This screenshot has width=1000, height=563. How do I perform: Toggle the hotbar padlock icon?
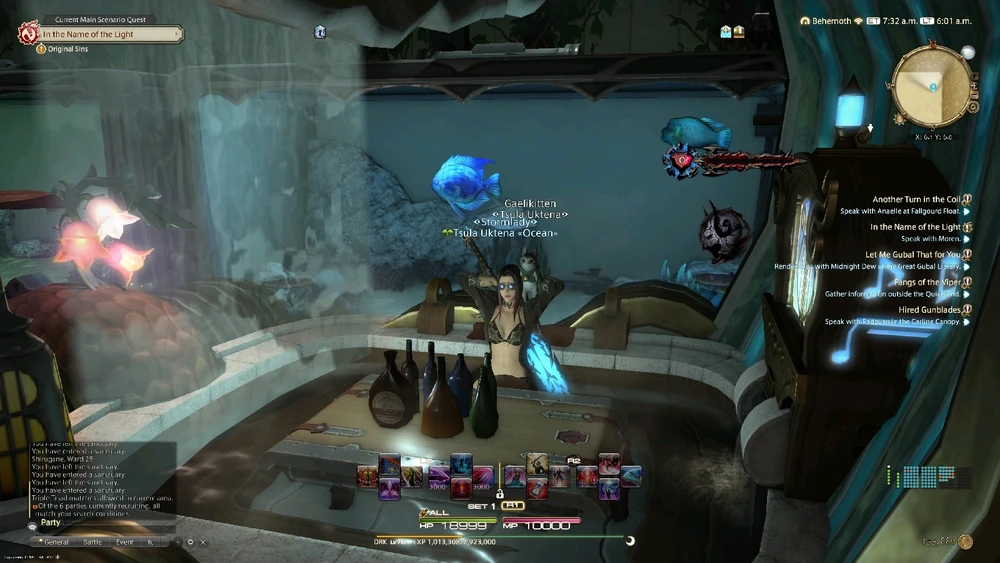(498, 494)
